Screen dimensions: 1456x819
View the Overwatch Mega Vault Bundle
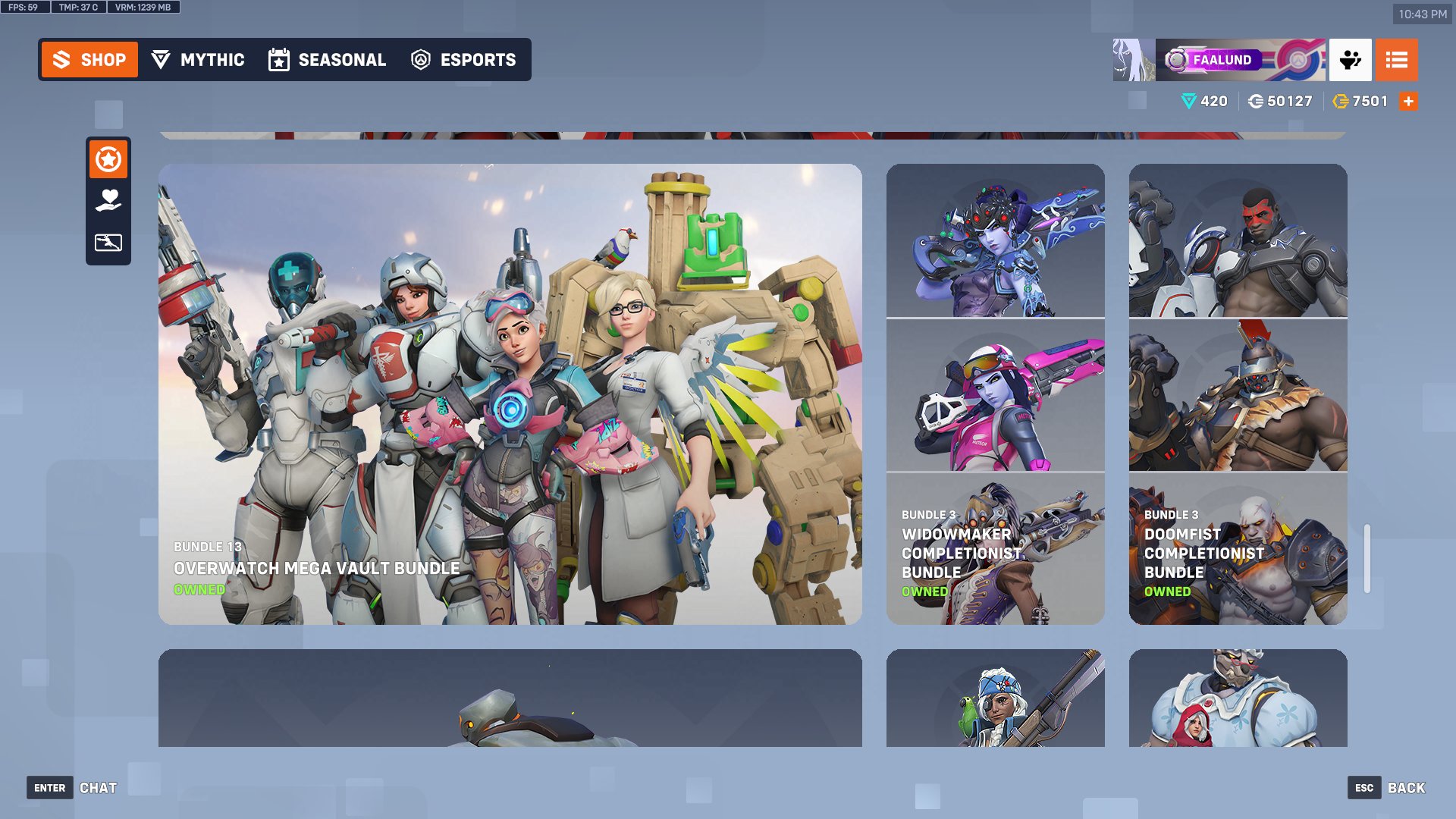pyautogui.click(x=510, y=394)
